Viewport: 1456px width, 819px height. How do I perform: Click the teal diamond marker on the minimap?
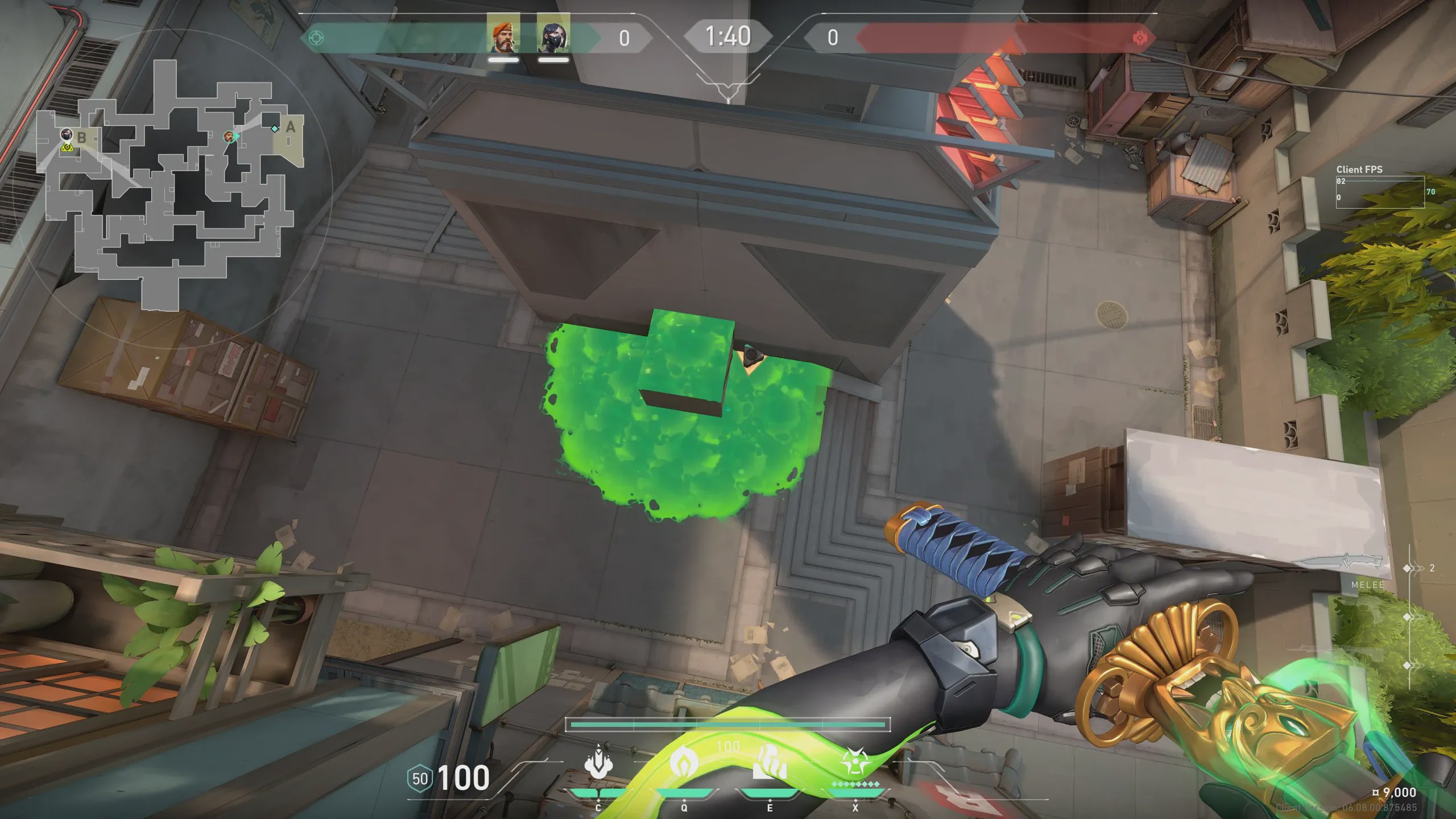[x=275, y=129]
